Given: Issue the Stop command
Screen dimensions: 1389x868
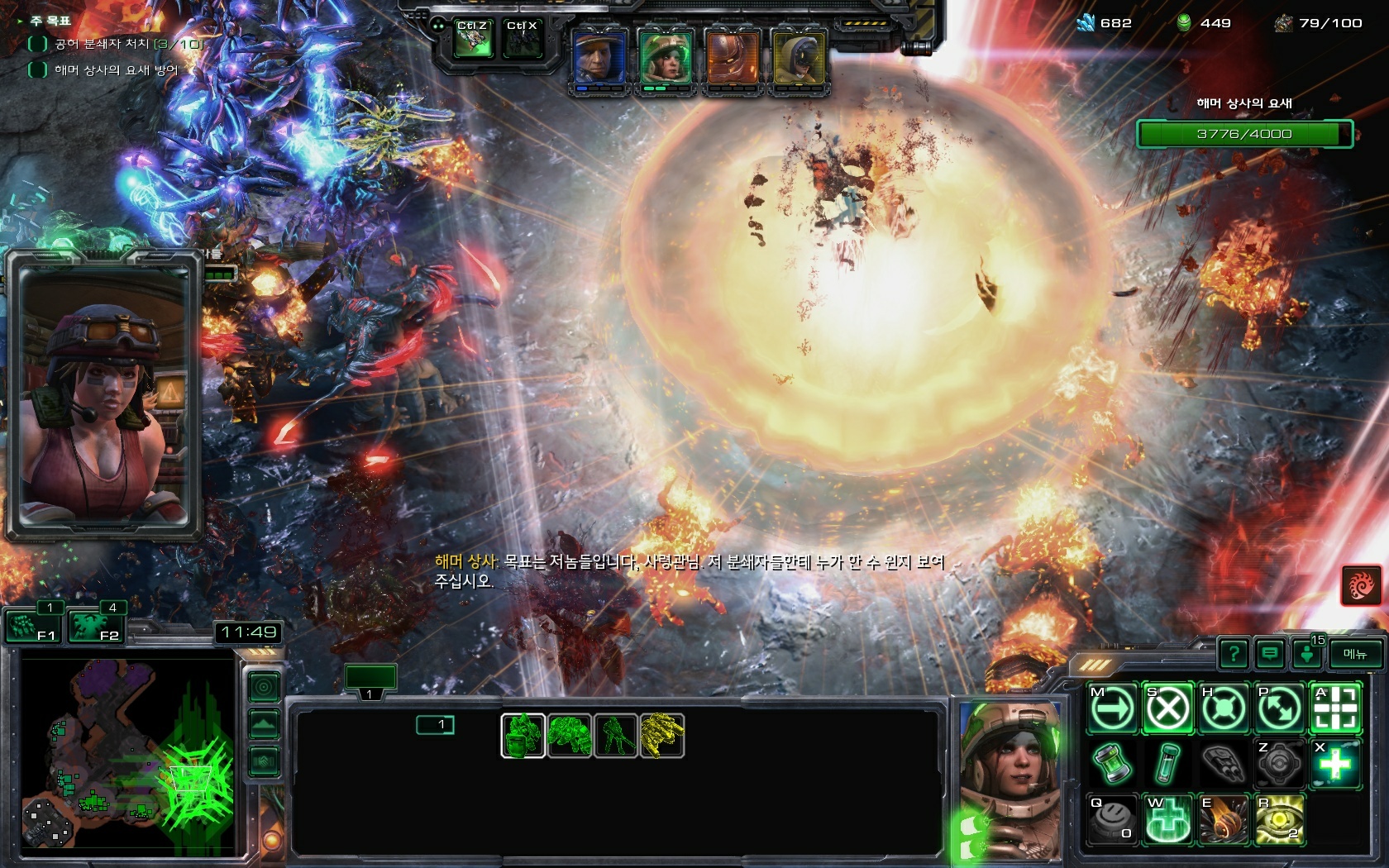Looking at the screenshot, I should coord(1167,708).
